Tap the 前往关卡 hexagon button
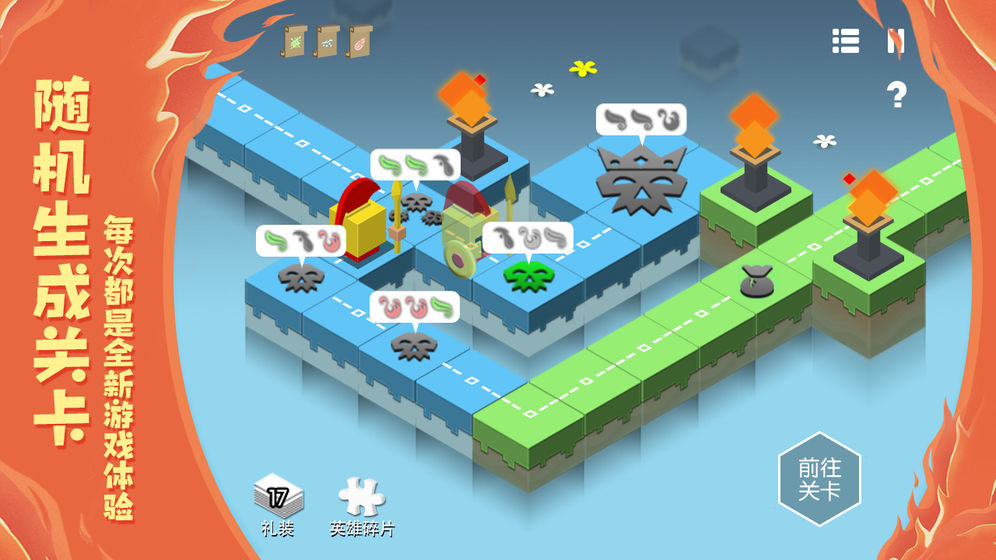The width and height of the screenshot is (996, 560). pos(819,480)
